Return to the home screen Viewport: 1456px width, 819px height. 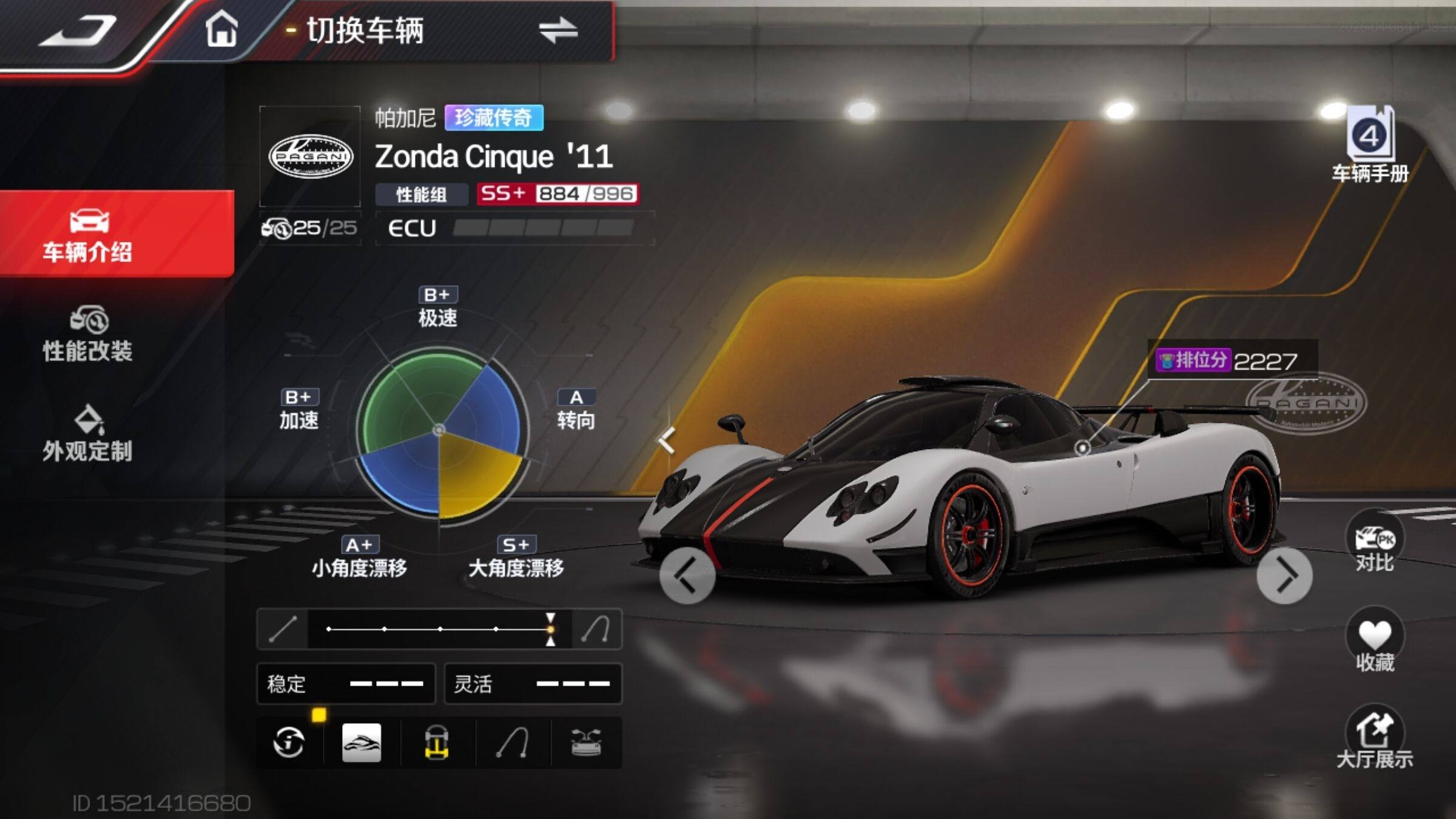[x=221, y=29]
